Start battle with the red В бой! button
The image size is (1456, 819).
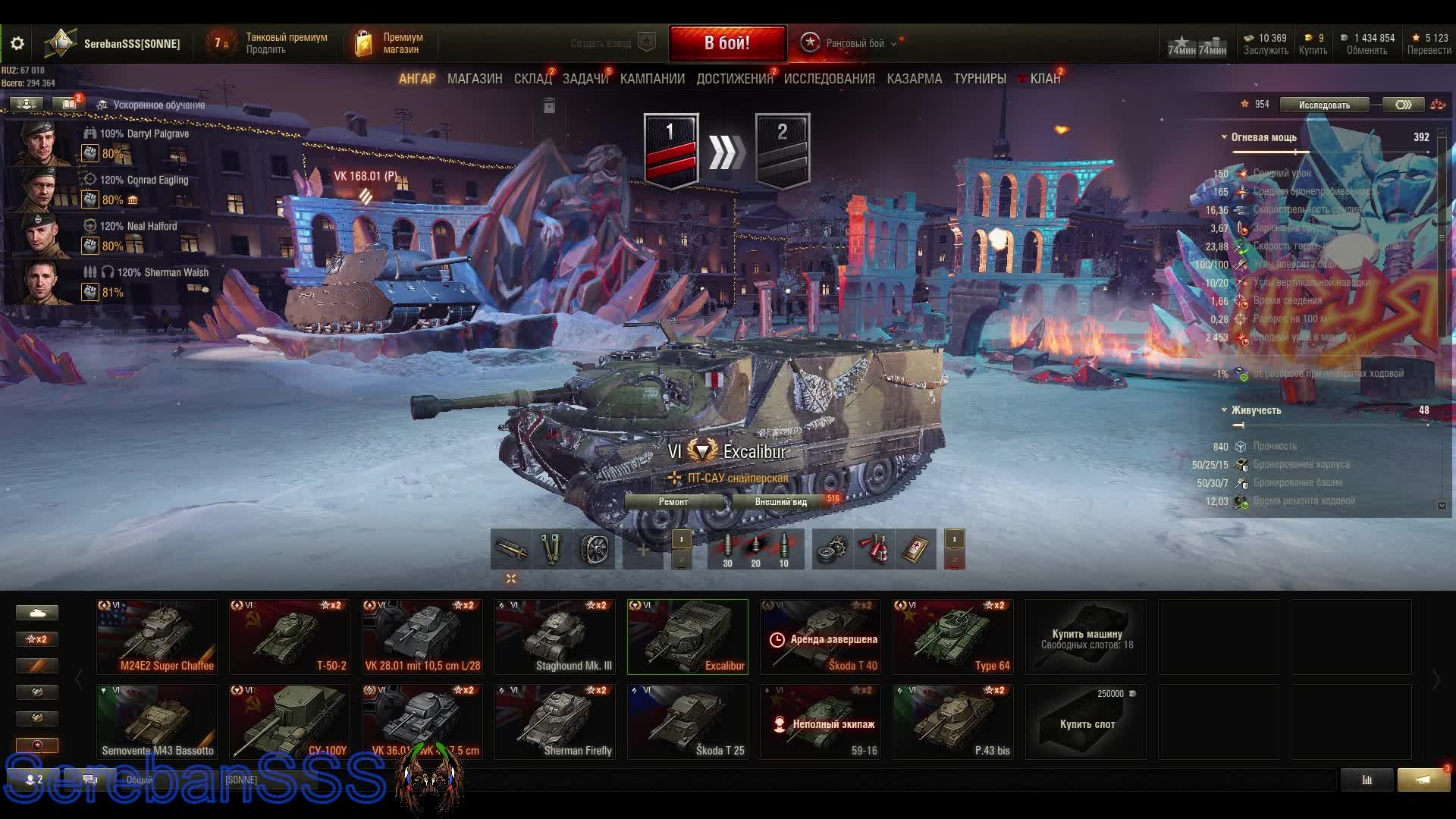(726, 43)
